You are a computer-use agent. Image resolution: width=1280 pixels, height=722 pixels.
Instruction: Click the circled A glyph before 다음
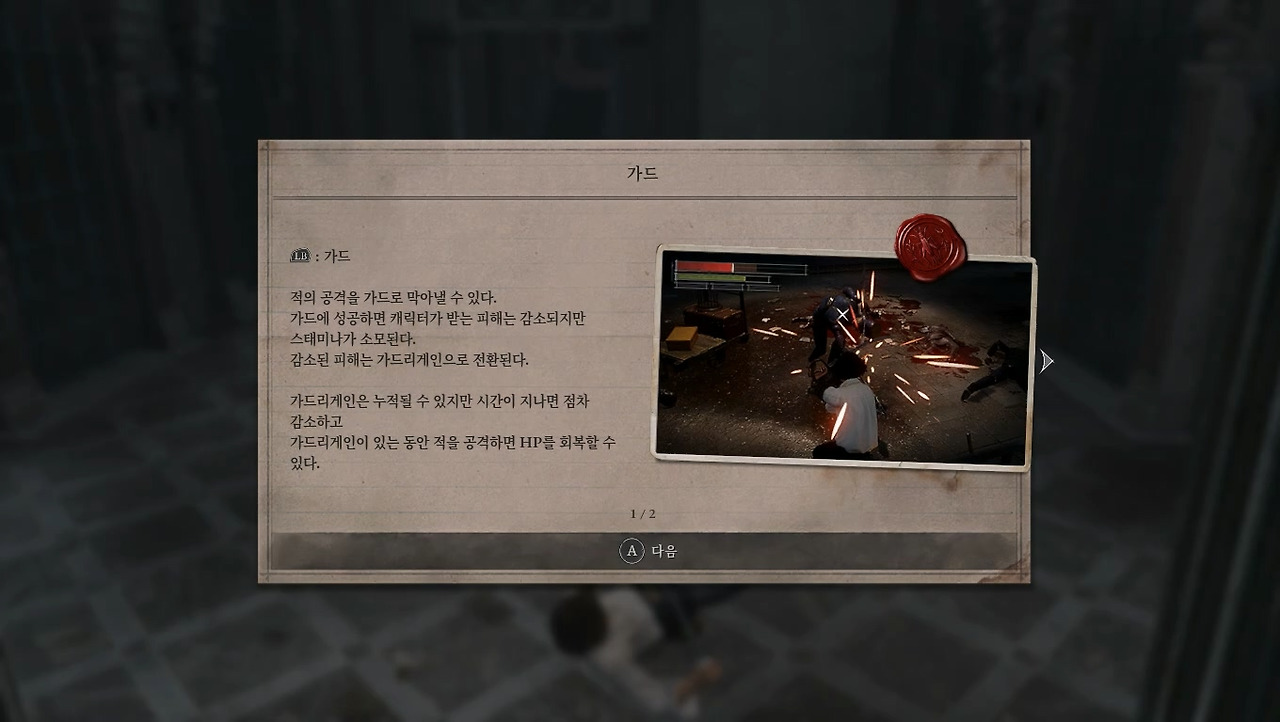[630, 553]
